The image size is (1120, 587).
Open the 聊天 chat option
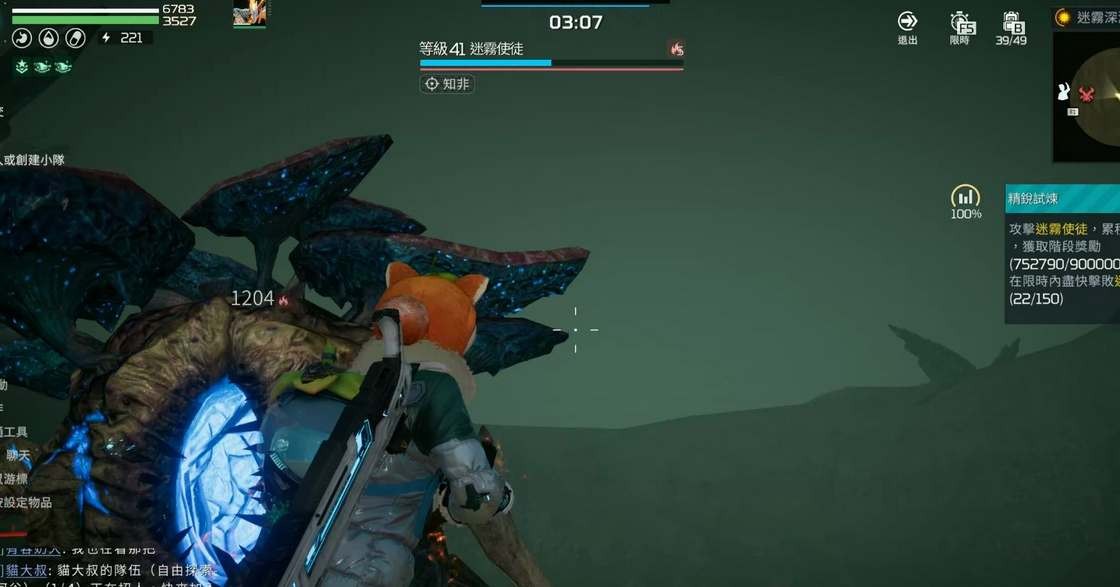click(x=18, y=455)
